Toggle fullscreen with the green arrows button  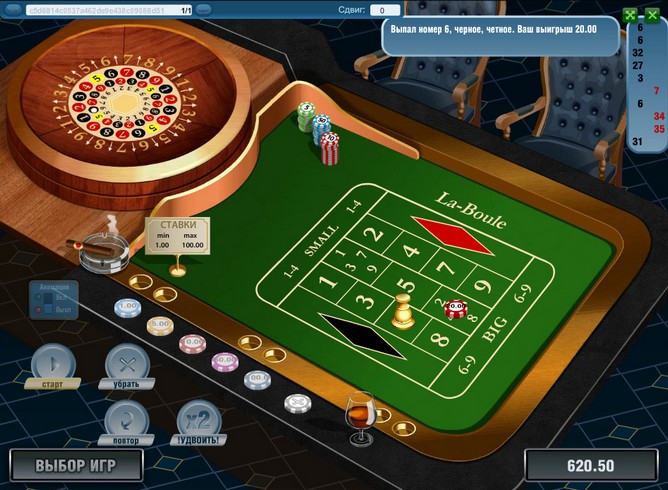click(x=629, y=15)
